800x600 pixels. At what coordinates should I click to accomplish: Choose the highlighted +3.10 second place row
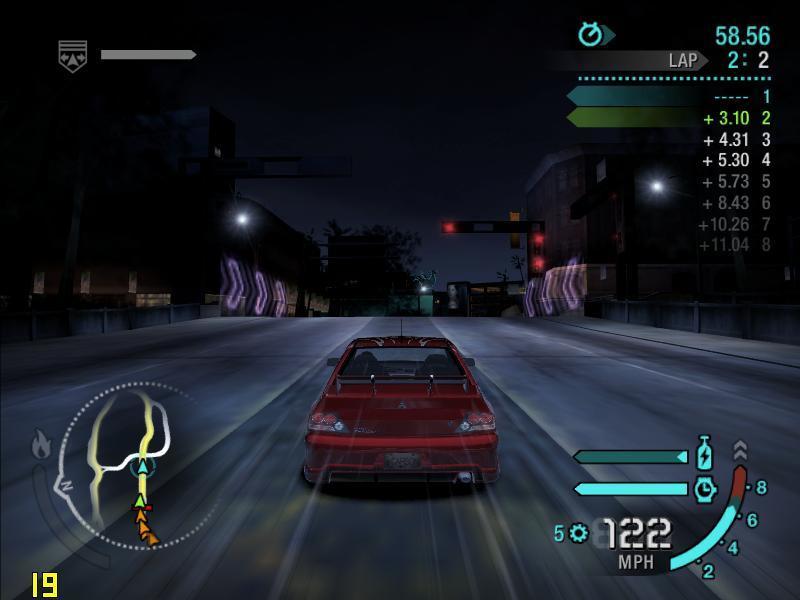pyautogui.click(x=670, y=118)
